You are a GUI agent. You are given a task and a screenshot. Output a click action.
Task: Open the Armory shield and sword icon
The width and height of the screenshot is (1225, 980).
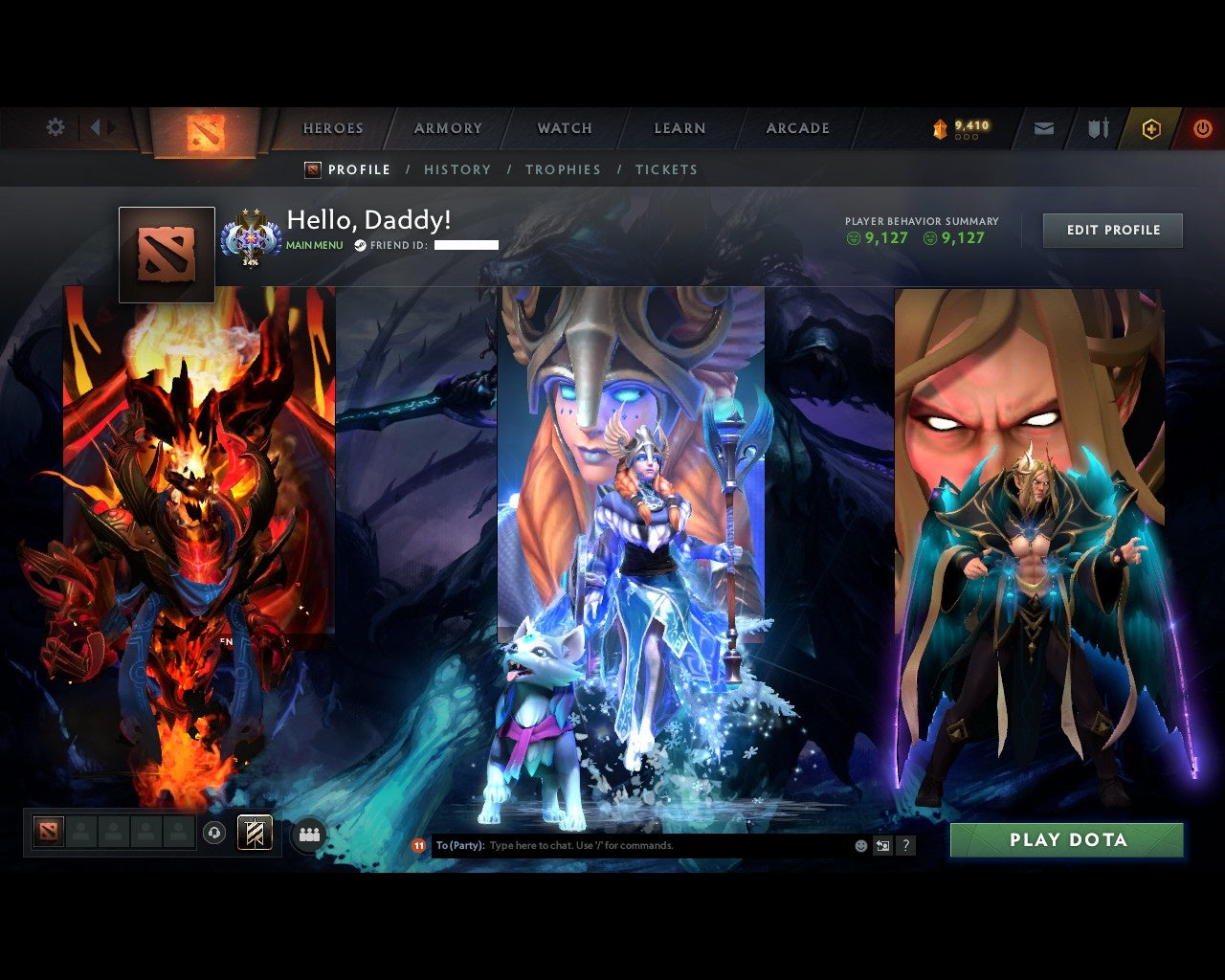(x=1098, y=127)
